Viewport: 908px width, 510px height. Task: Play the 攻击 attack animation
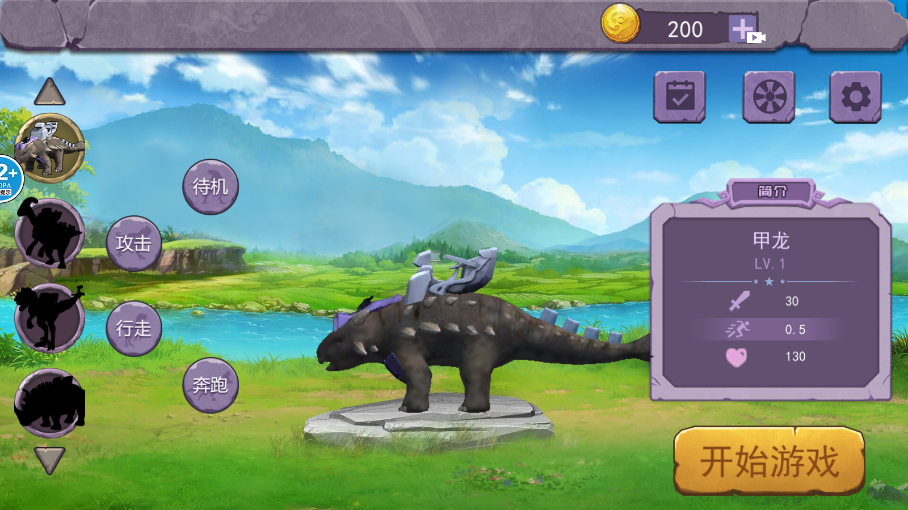pyautogui.click(x=134, y=243)
